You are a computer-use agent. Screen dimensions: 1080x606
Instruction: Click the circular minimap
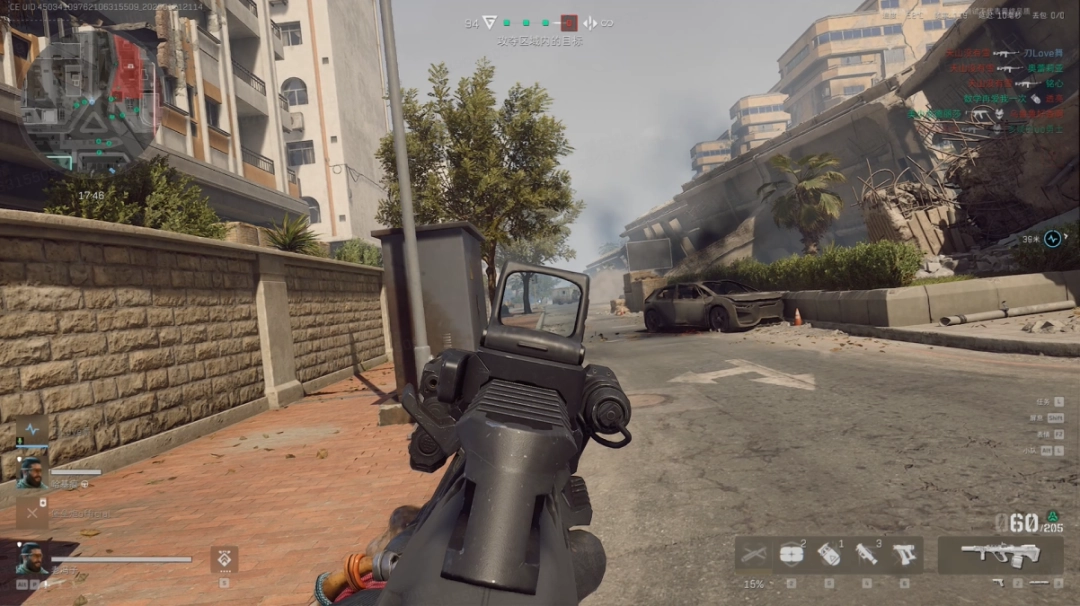88,97
